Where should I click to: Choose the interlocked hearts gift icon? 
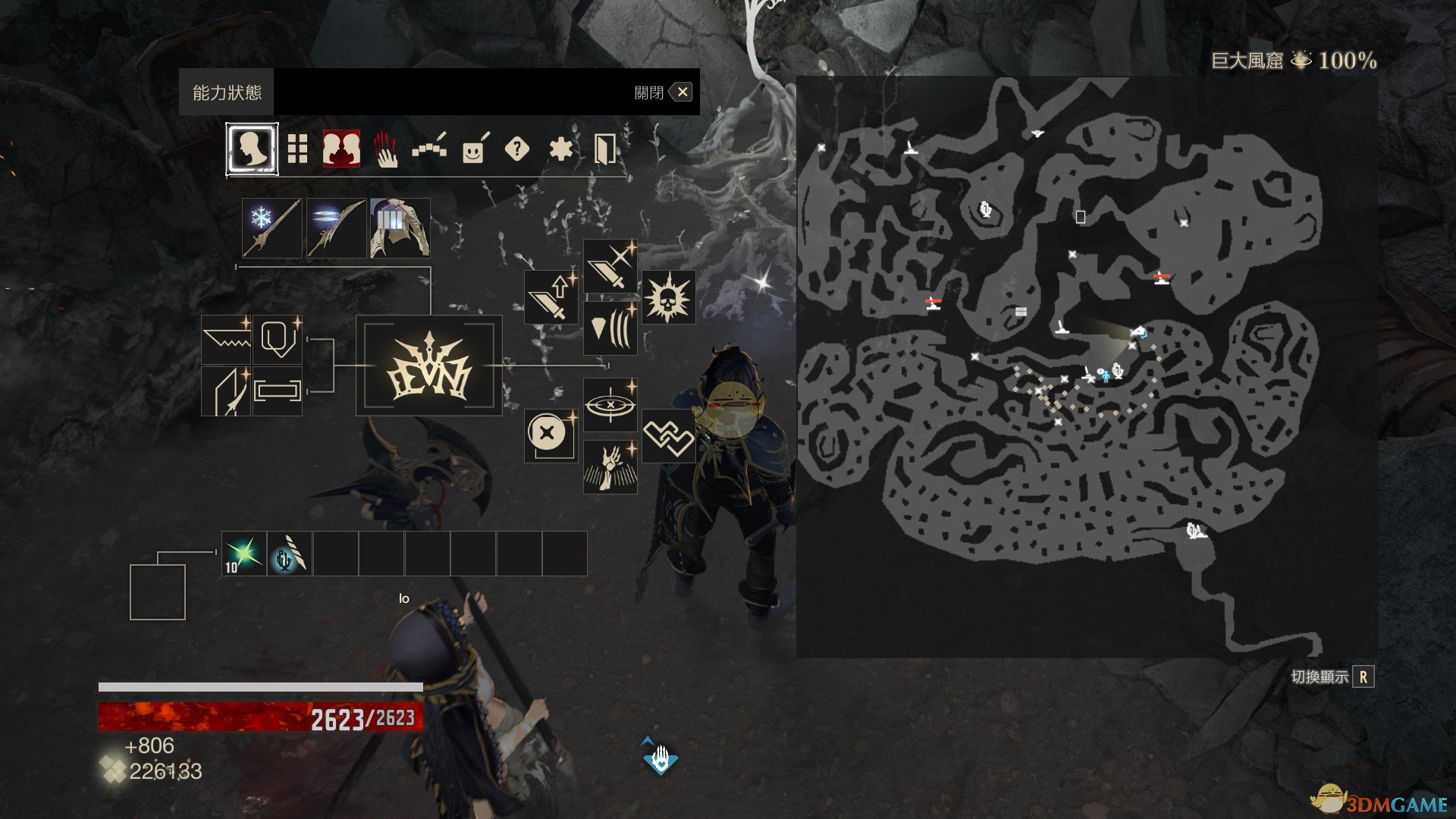coord(668,436)
